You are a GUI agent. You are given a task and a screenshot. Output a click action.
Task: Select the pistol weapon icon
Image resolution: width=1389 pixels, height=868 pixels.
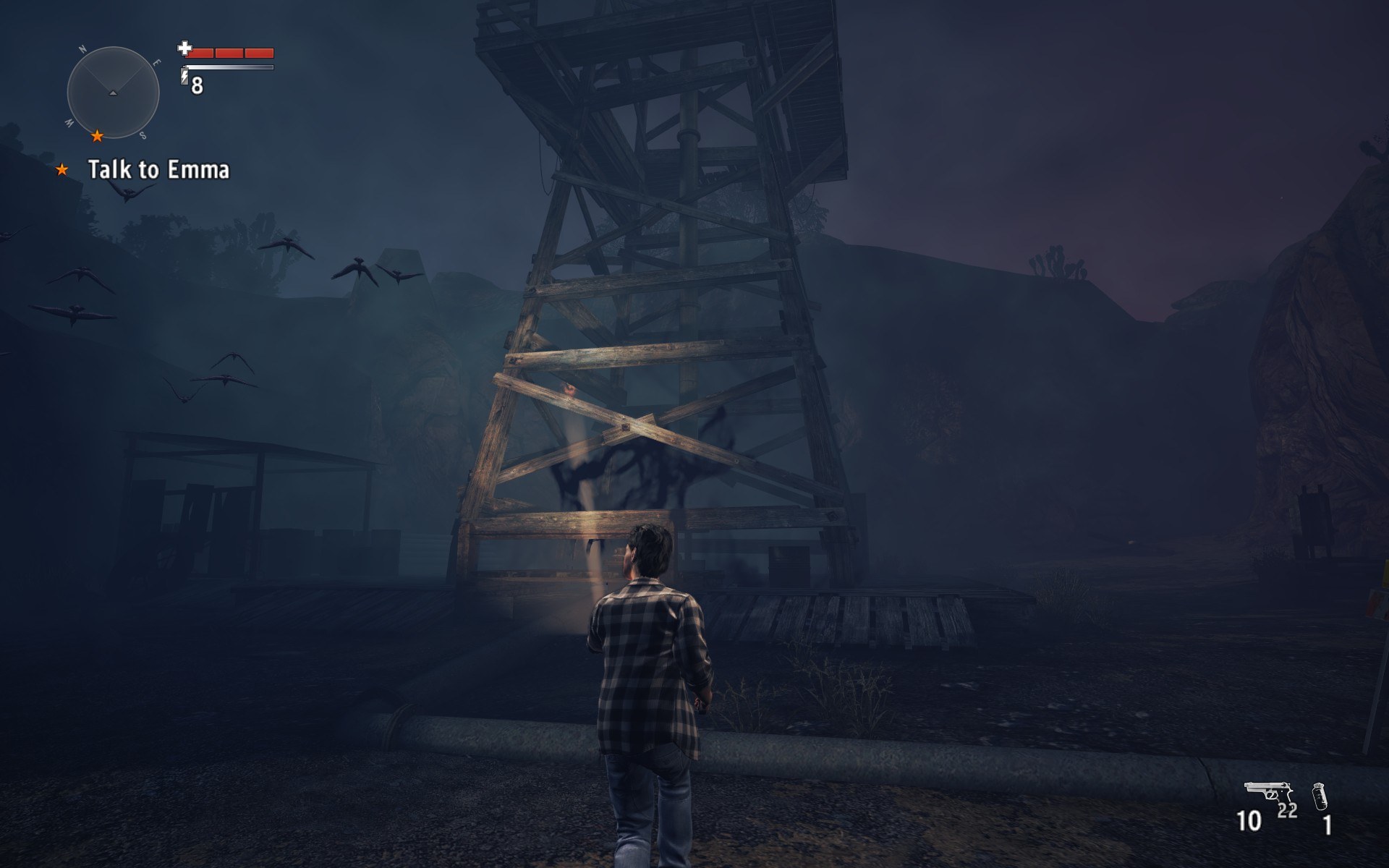pyautogui.click(x=1267, y=791)
